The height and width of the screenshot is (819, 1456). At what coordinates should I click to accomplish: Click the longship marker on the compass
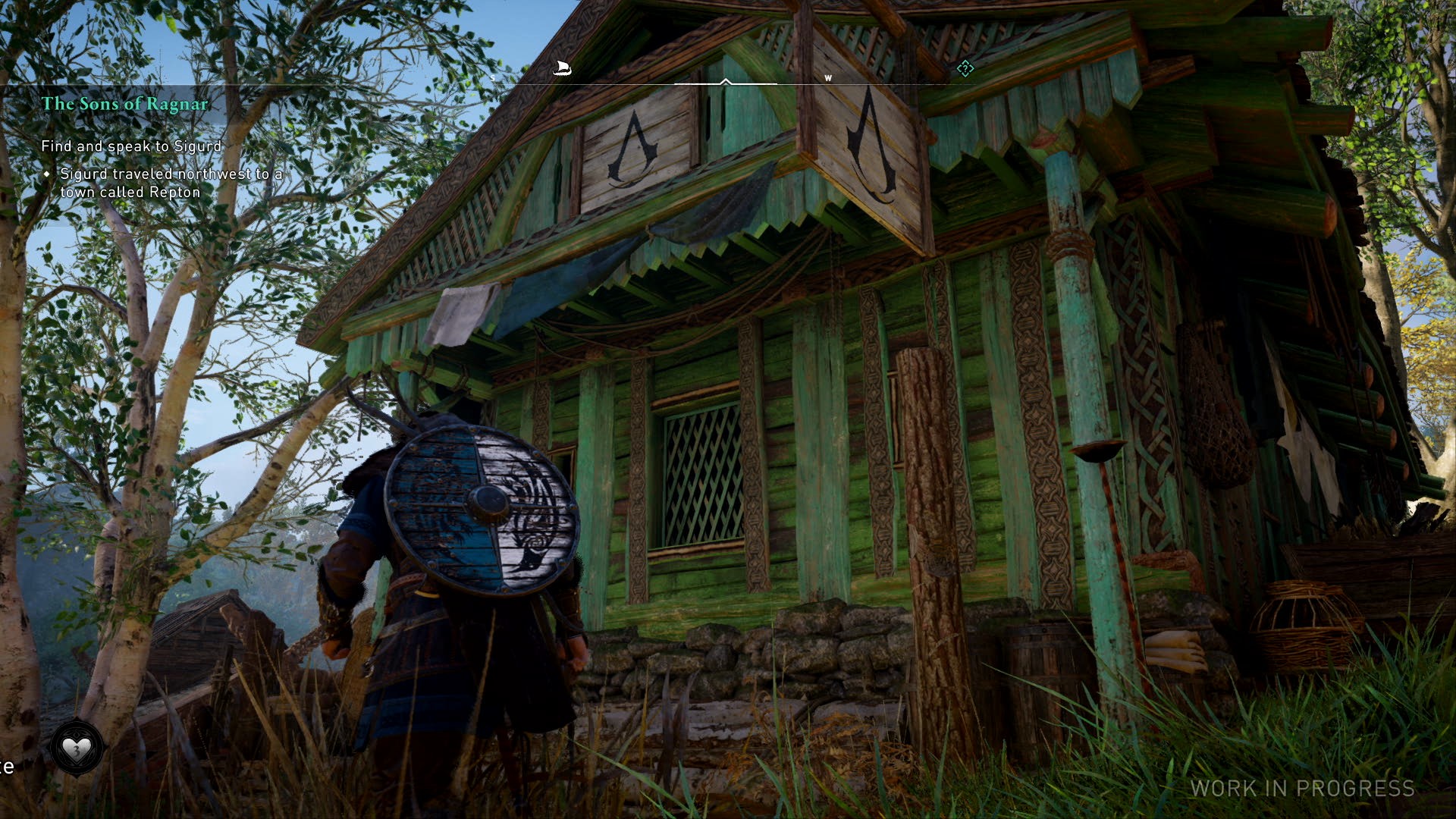561,69
